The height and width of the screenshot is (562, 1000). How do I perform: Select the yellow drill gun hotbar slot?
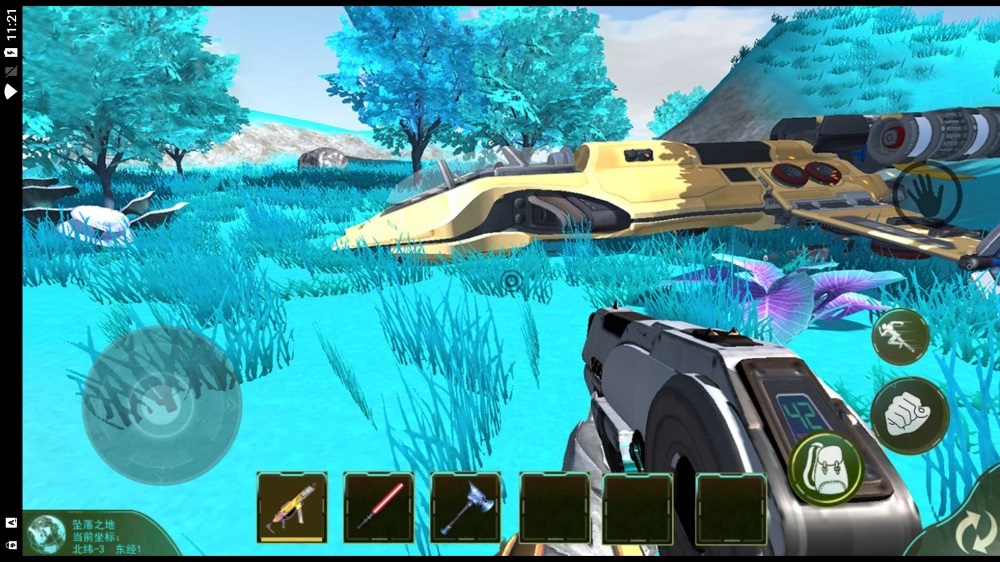click(292, 507)
